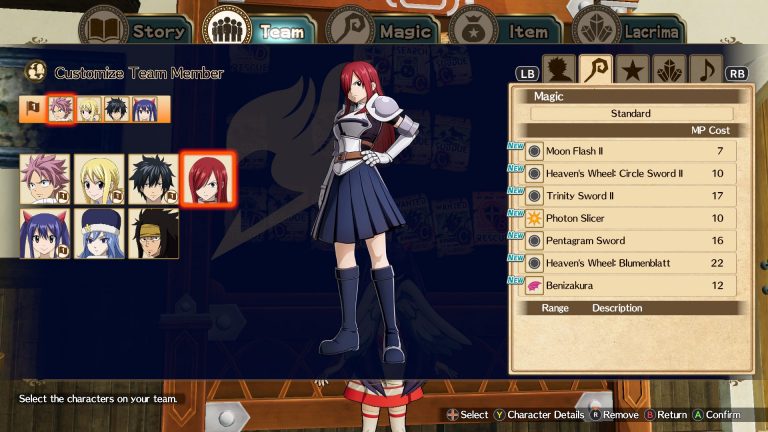Choose Heaven's Wheel: Circle Sword II

point(630,174)
